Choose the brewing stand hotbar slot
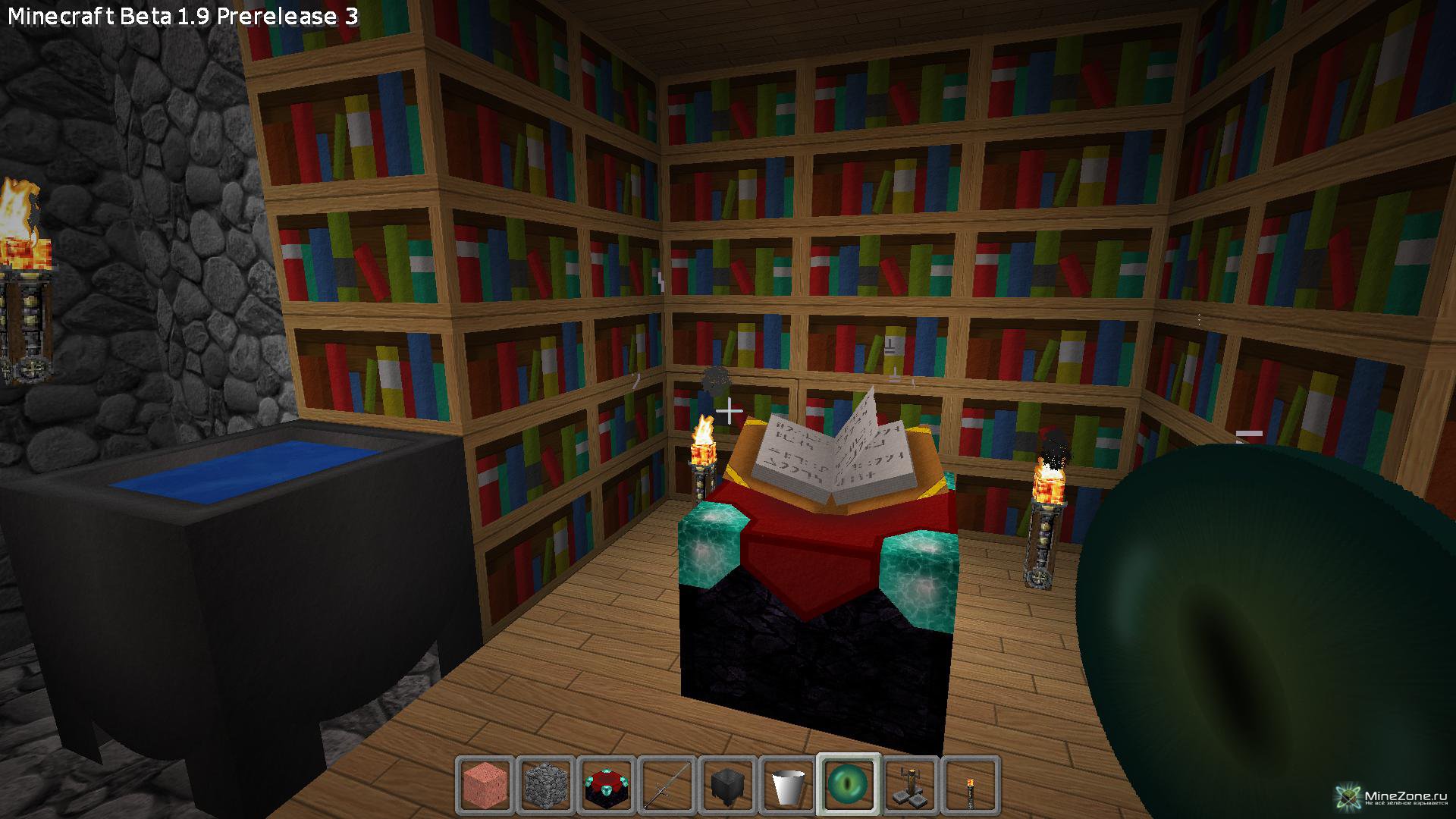The width and height of the screenshot is (1456, 819). click(910, 785)
